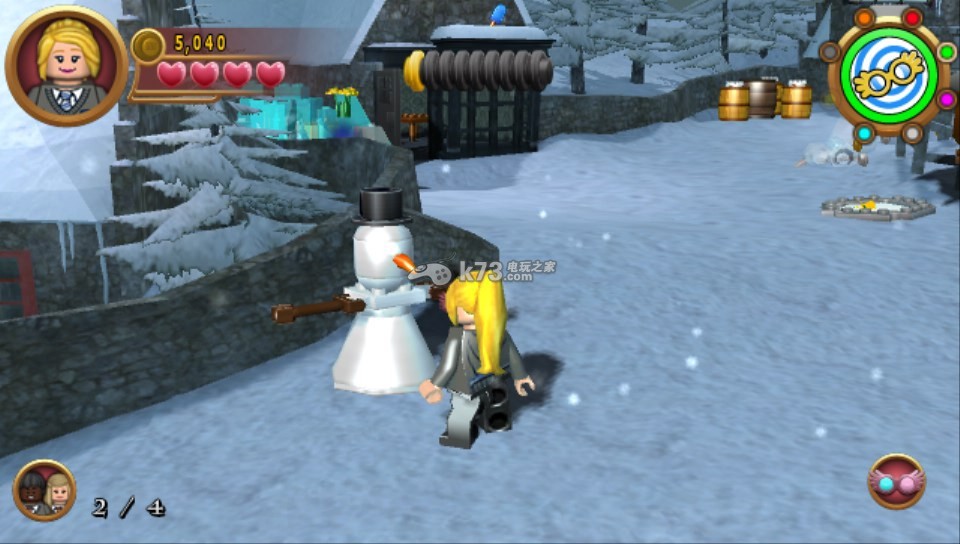Select the Spectrespecs spell in the wheel center

[888, 75]
